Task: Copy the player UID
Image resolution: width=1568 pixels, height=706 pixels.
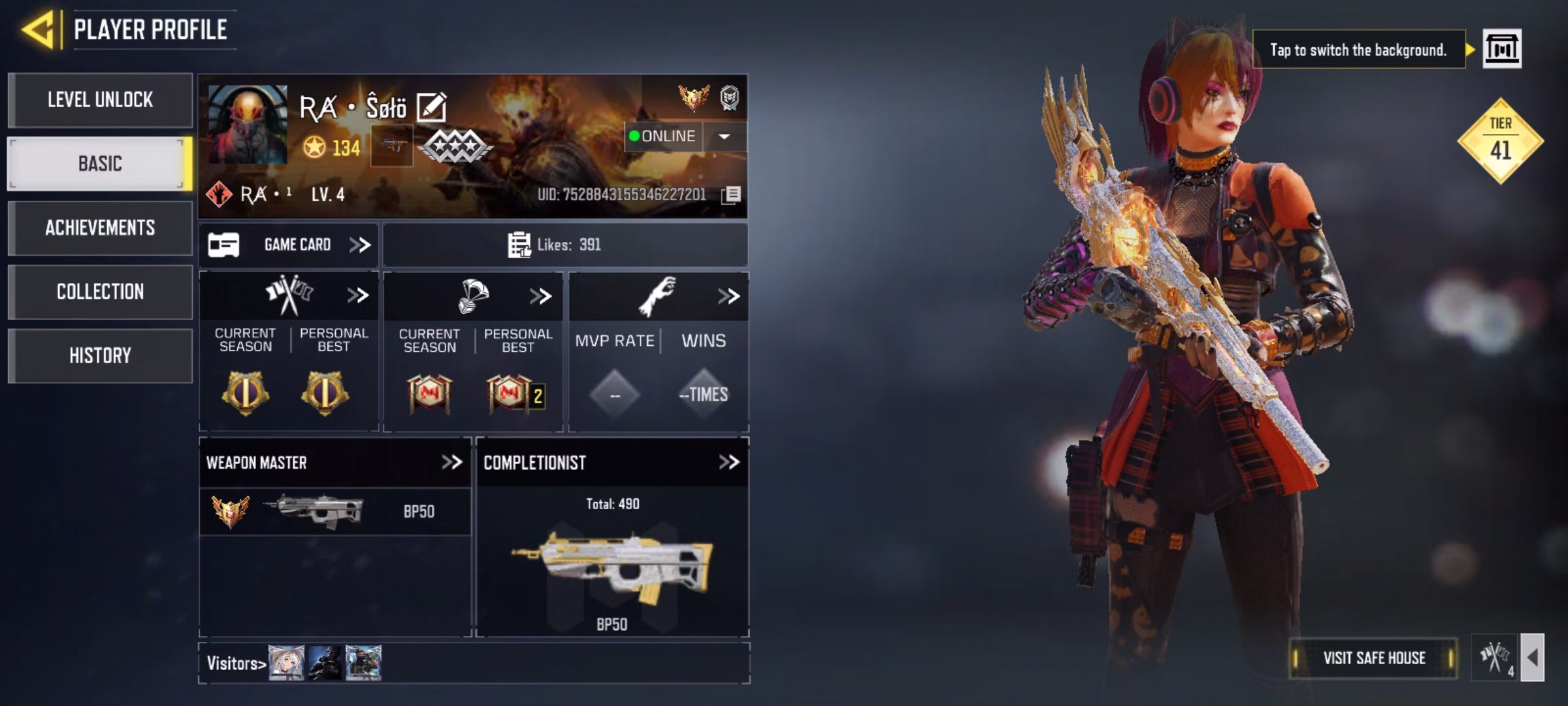Action: [x=732, y=195]
